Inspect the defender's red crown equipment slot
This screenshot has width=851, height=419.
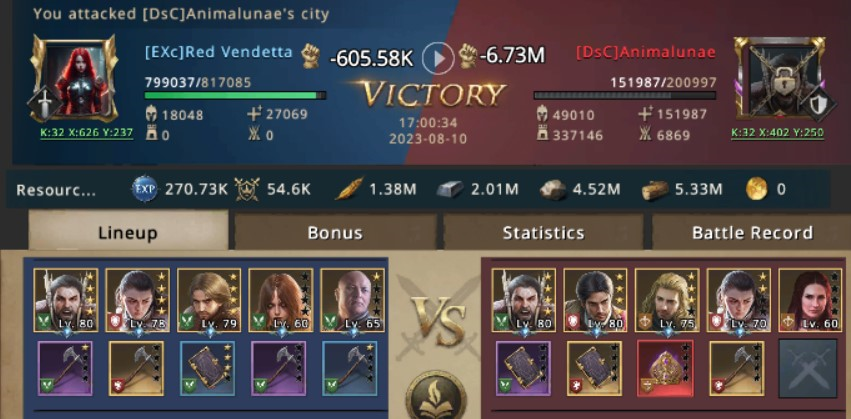click(666, 367)
